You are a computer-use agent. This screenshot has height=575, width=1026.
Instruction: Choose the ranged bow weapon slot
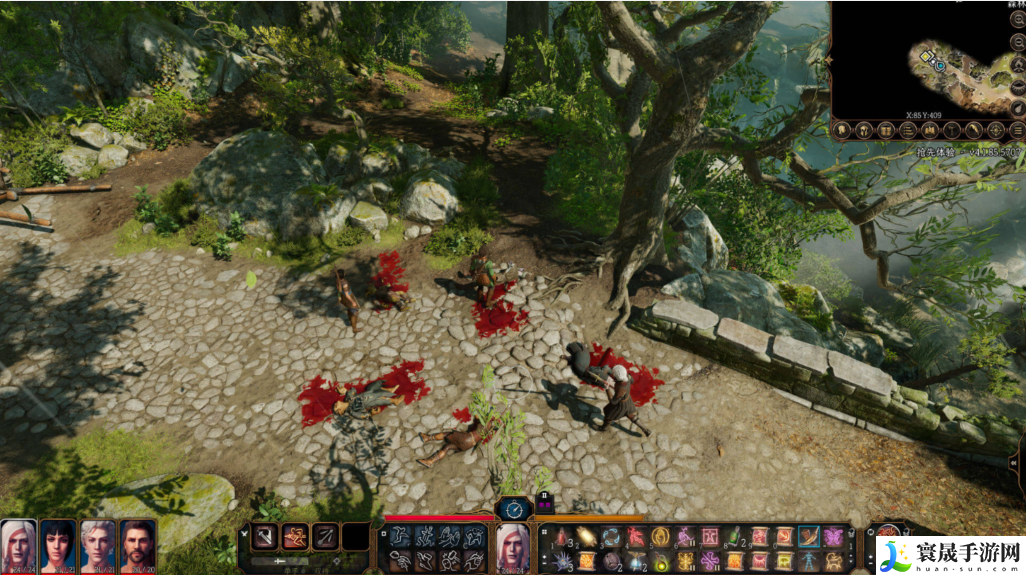point(325,537)
